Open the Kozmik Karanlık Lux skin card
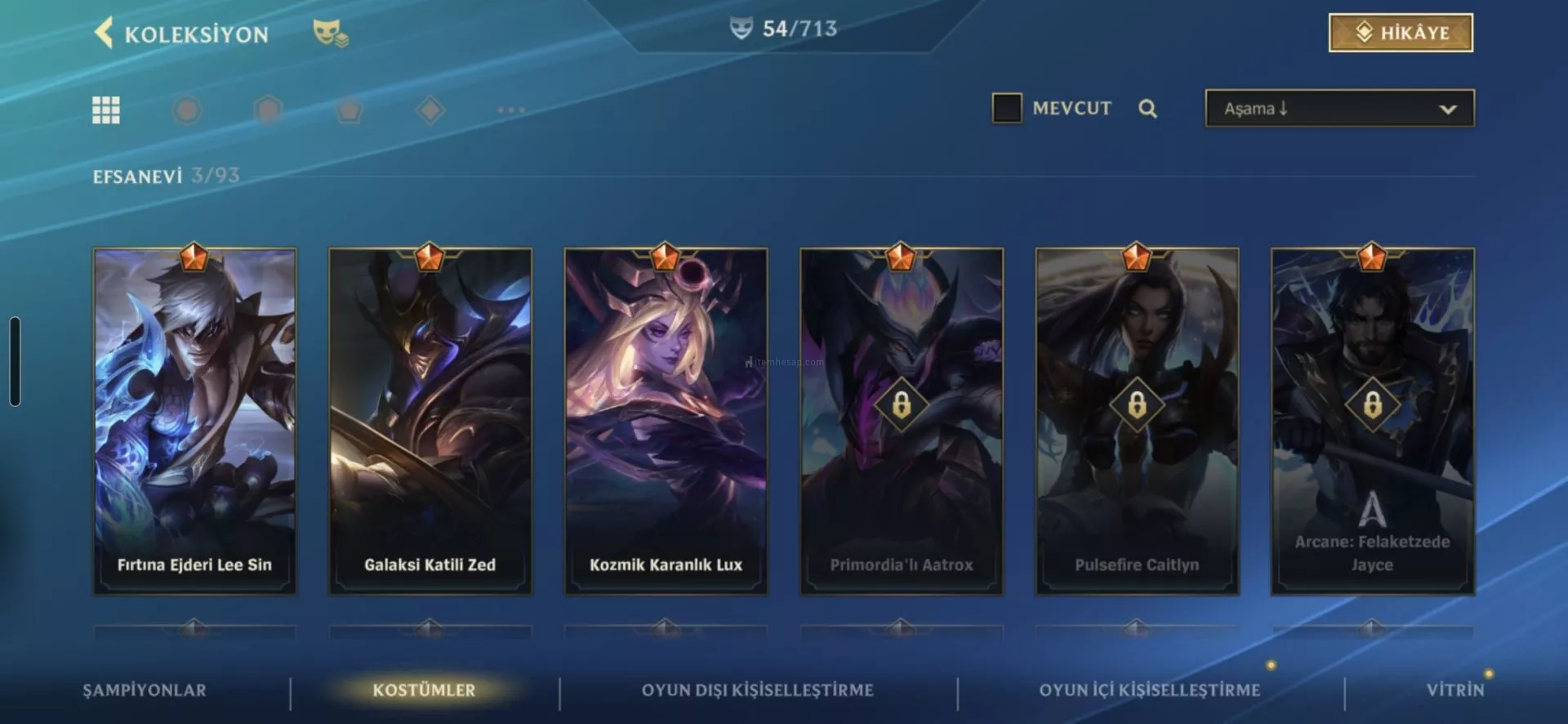Viewport: 1568px width, 724px height. 666,421
